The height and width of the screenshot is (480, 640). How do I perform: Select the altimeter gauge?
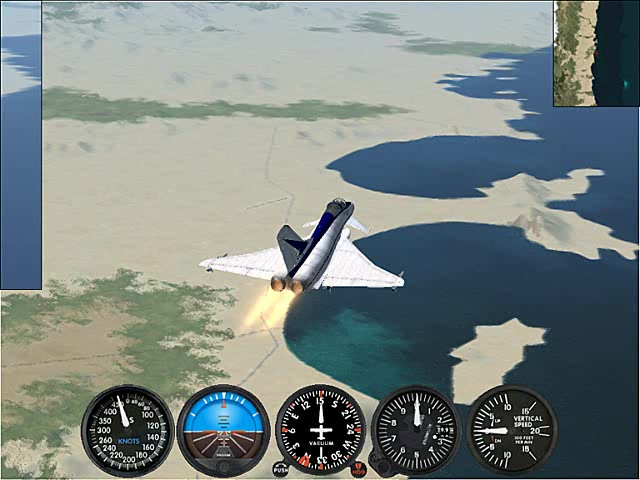pyautogui.click(x=415, y=430)
